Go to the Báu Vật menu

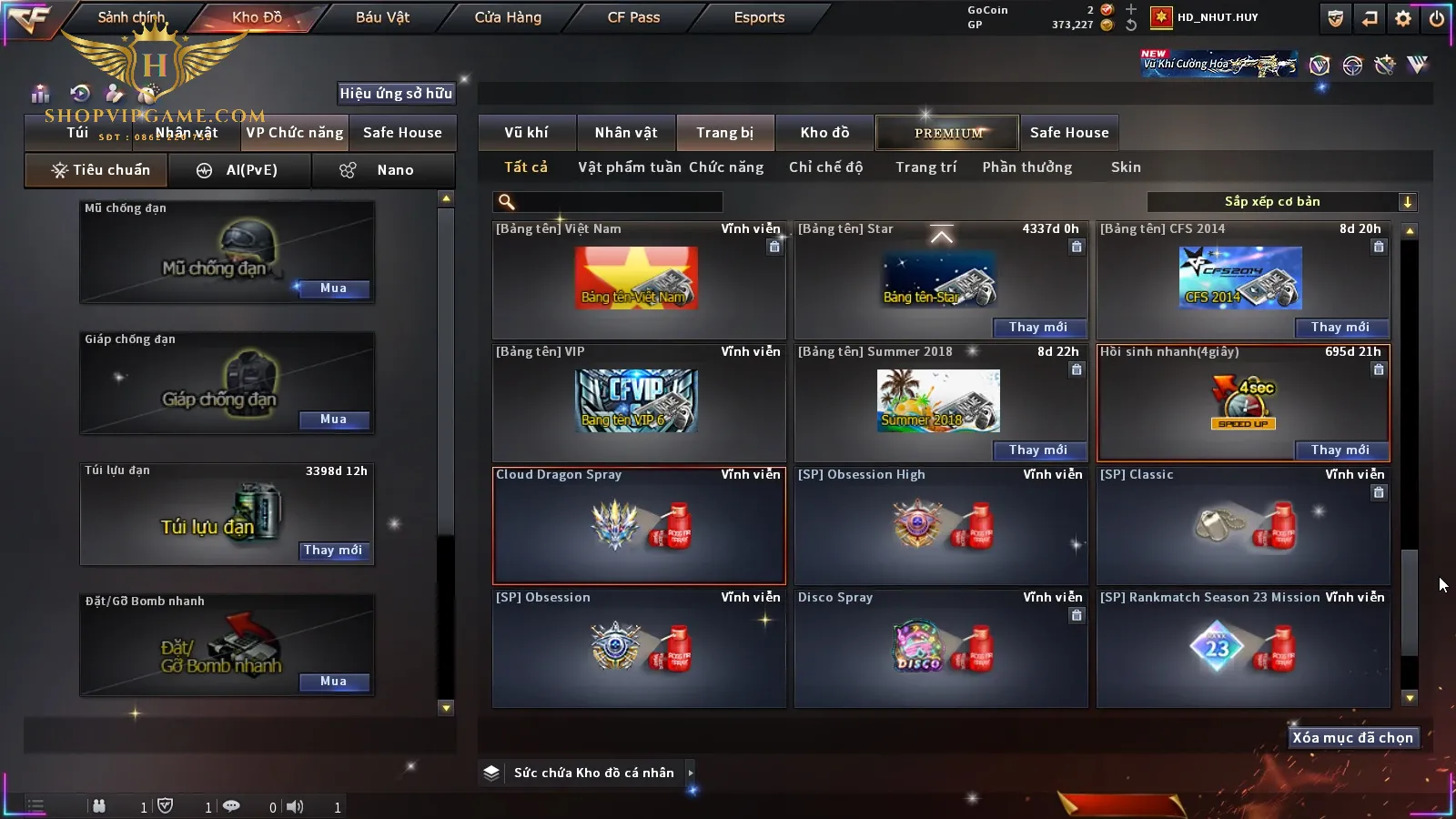tap(382, 17)
